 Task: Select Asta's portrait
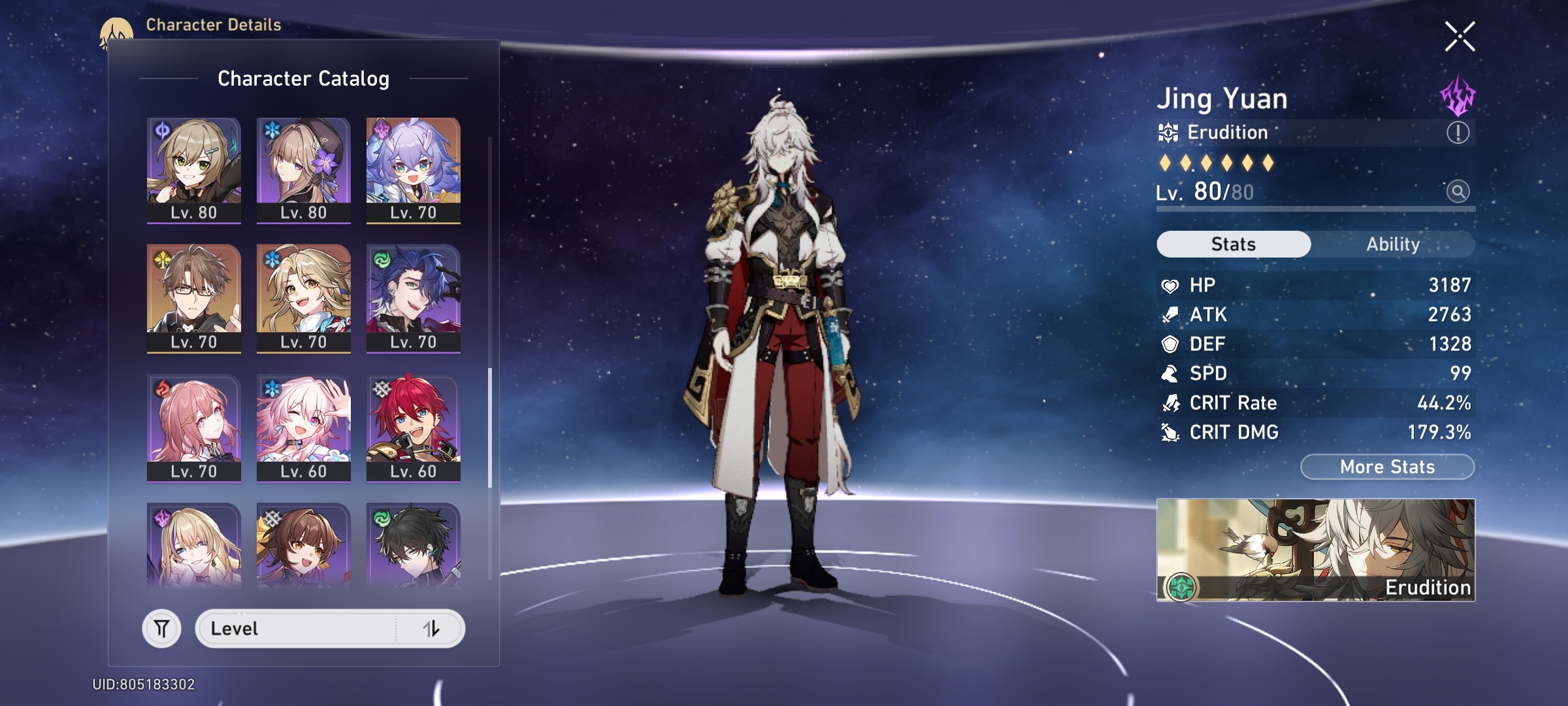click(x=194, y=428)
